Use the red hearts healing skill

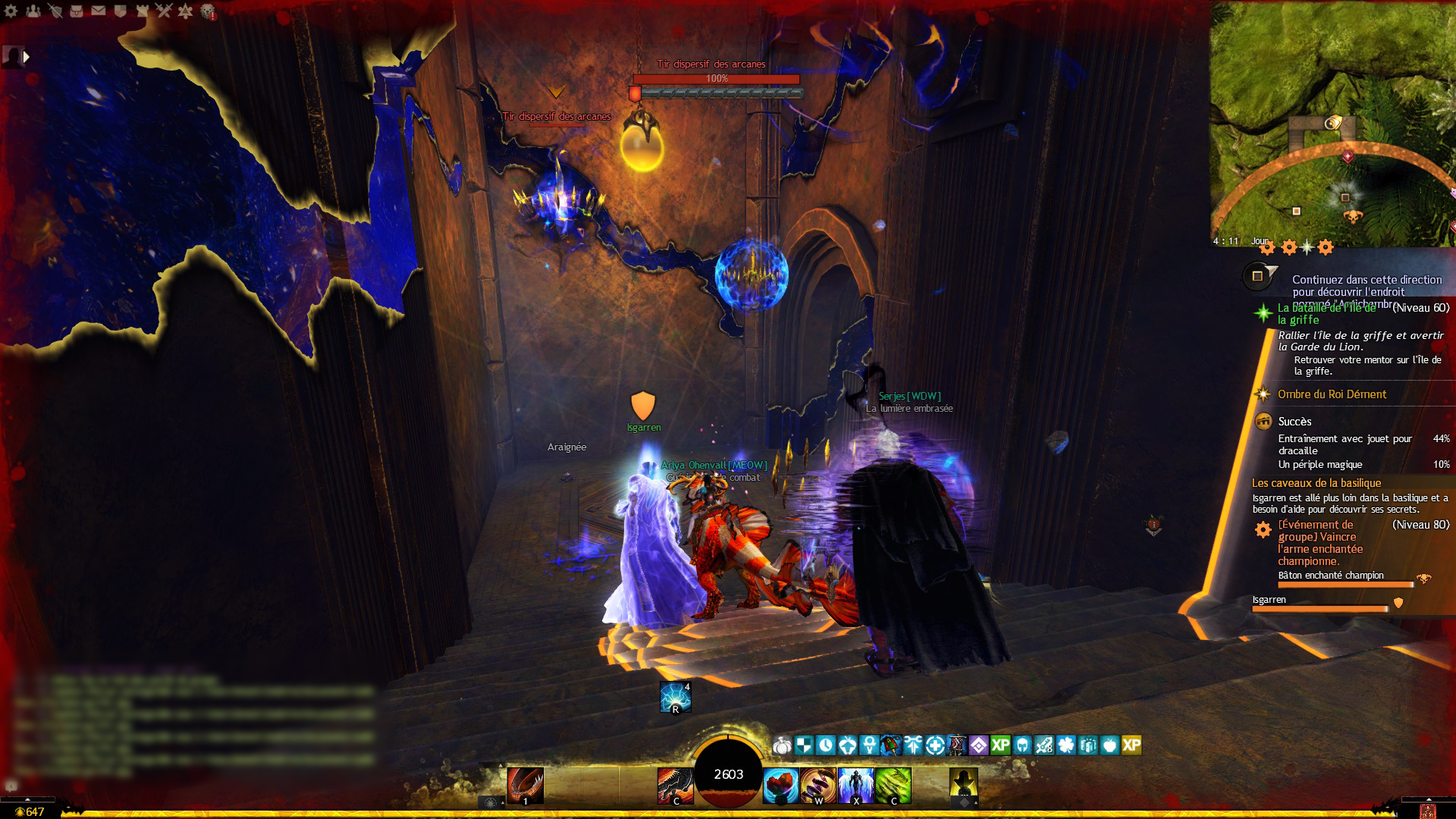[x=781, y=785]
